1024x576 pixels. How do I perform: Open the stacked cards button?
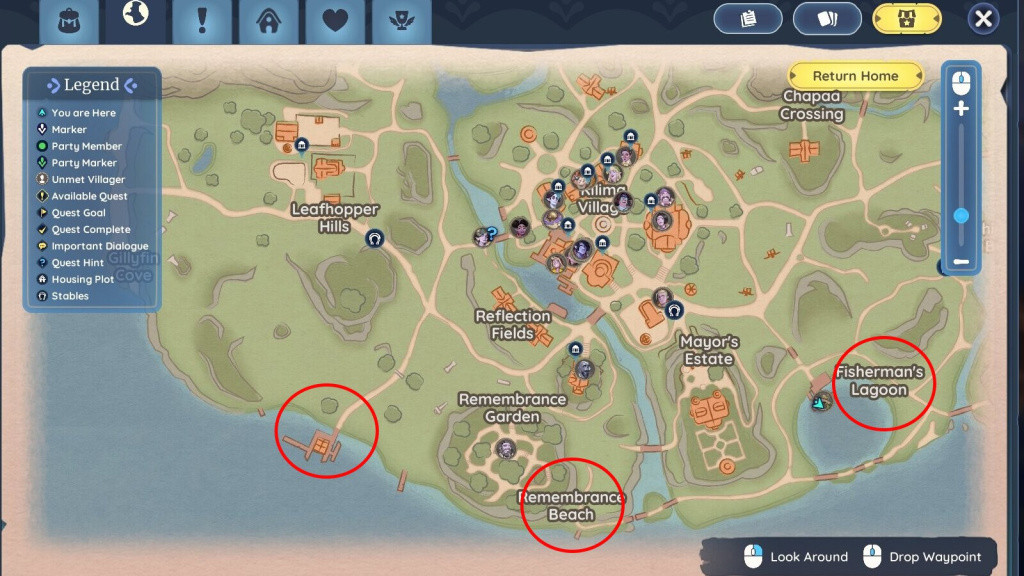[827, 19]
